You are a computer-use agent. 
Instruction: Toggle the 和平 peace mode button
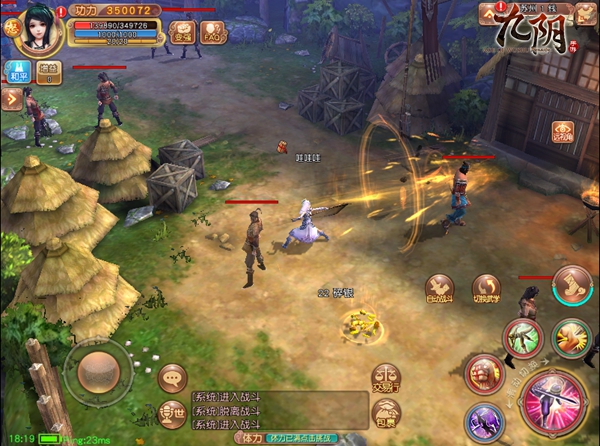click(18, 70)
